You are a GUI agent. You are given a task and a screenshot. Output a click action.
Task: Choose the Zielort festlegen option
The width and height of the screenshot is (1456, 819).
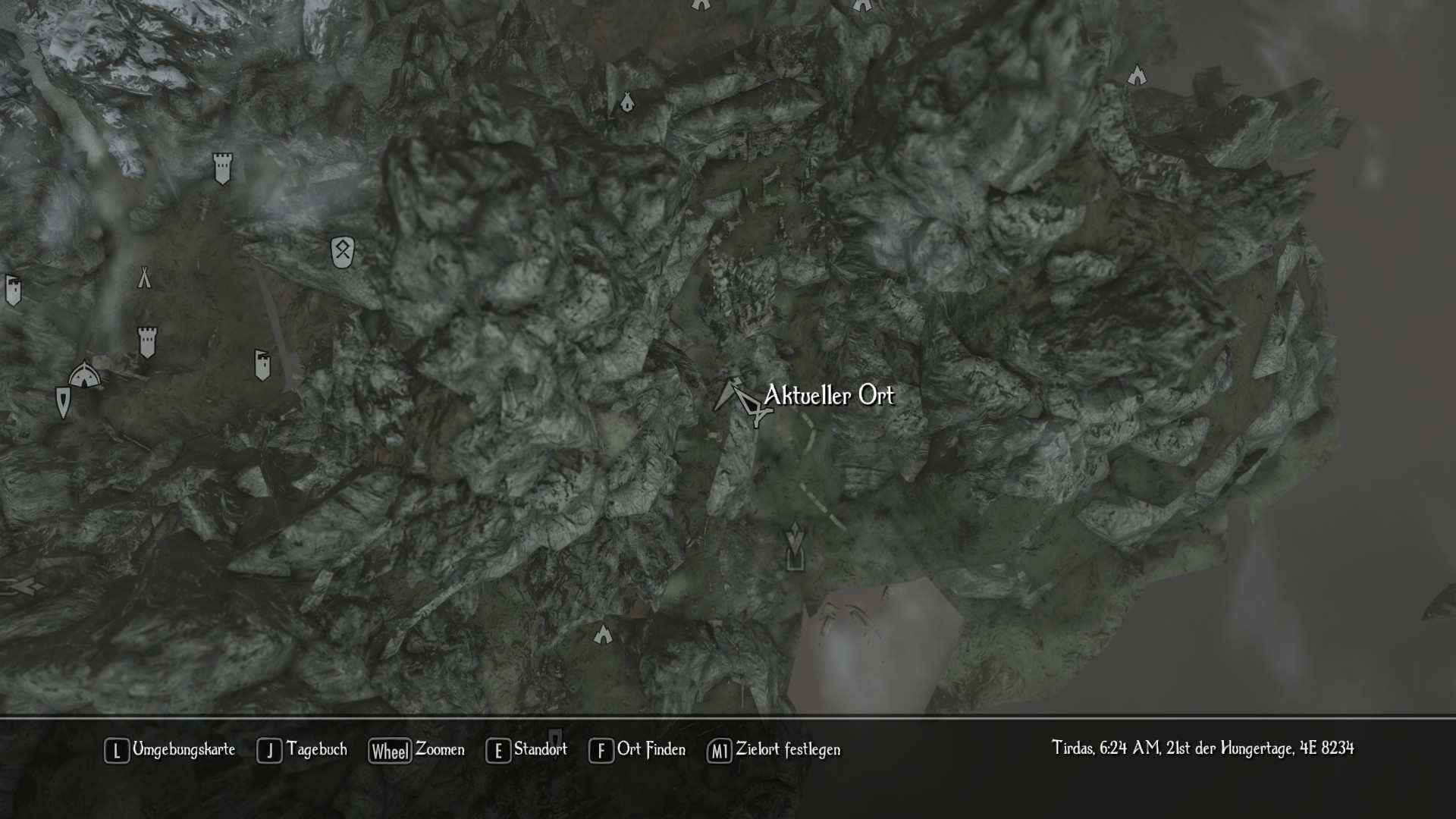(773, 750)
